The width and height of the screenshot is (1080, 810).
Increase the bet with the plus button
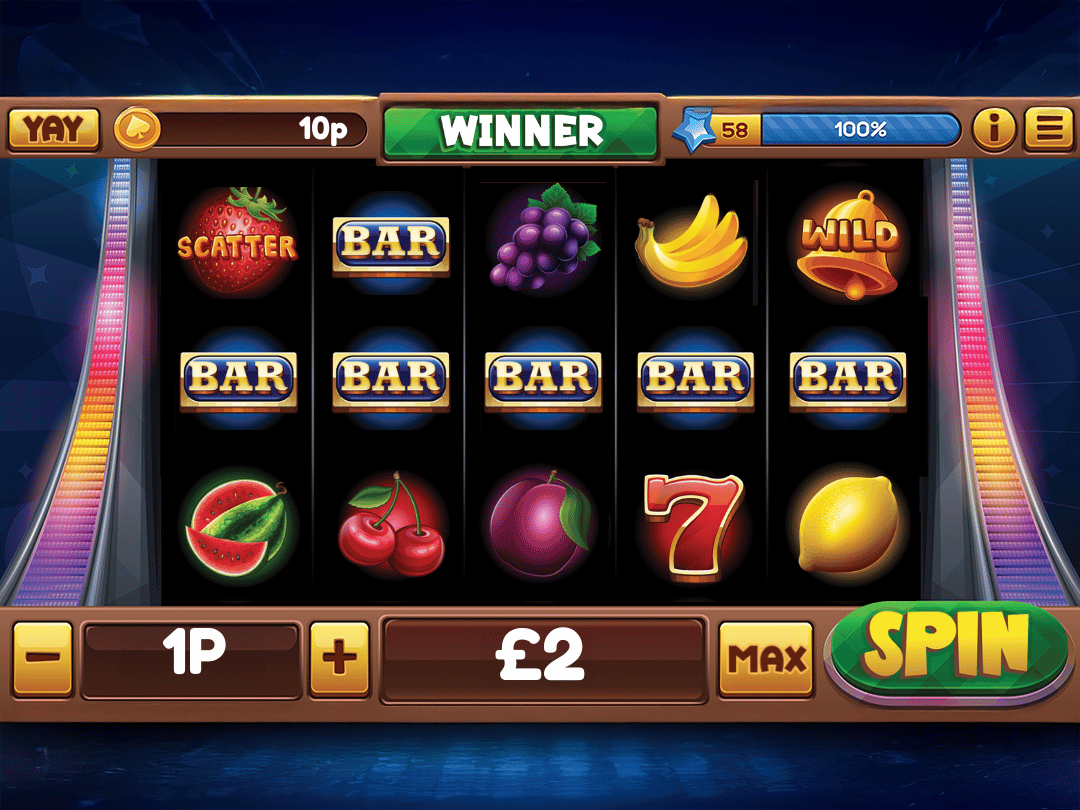[x=339, y=659]
